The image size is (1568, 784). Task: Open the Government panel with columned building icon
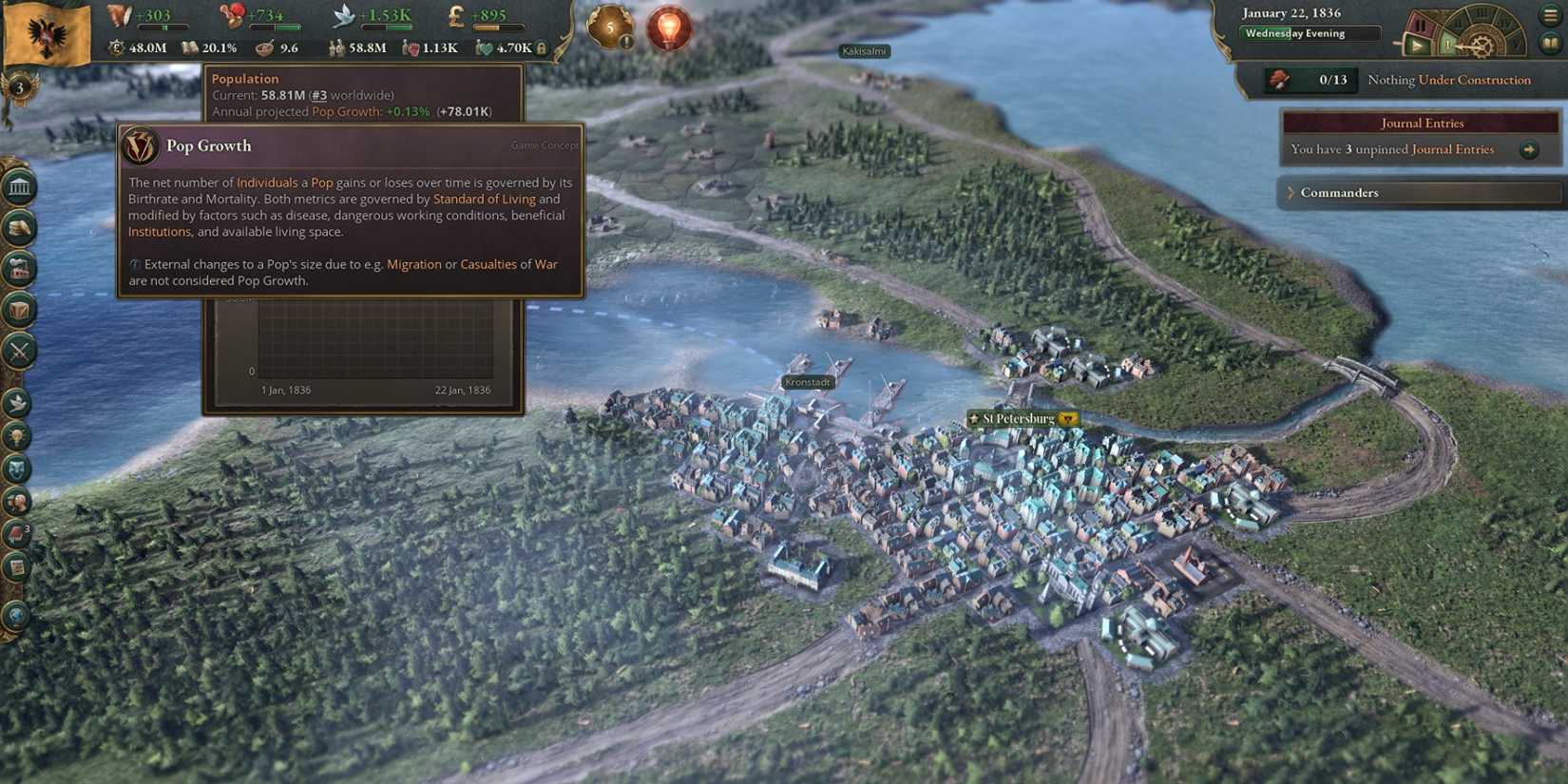click(x=17, y=186)
